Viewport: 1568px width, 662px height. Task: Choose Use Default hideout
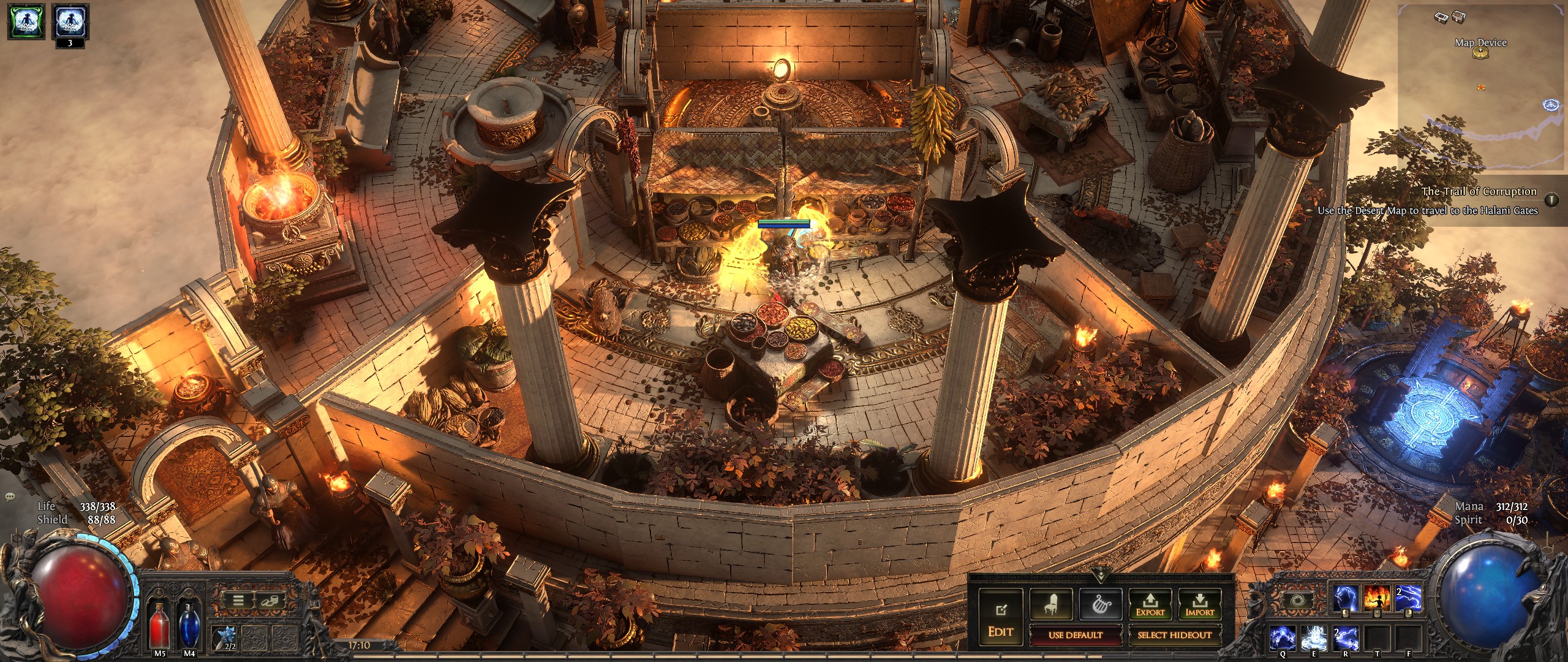click(x=1075, y=635)
